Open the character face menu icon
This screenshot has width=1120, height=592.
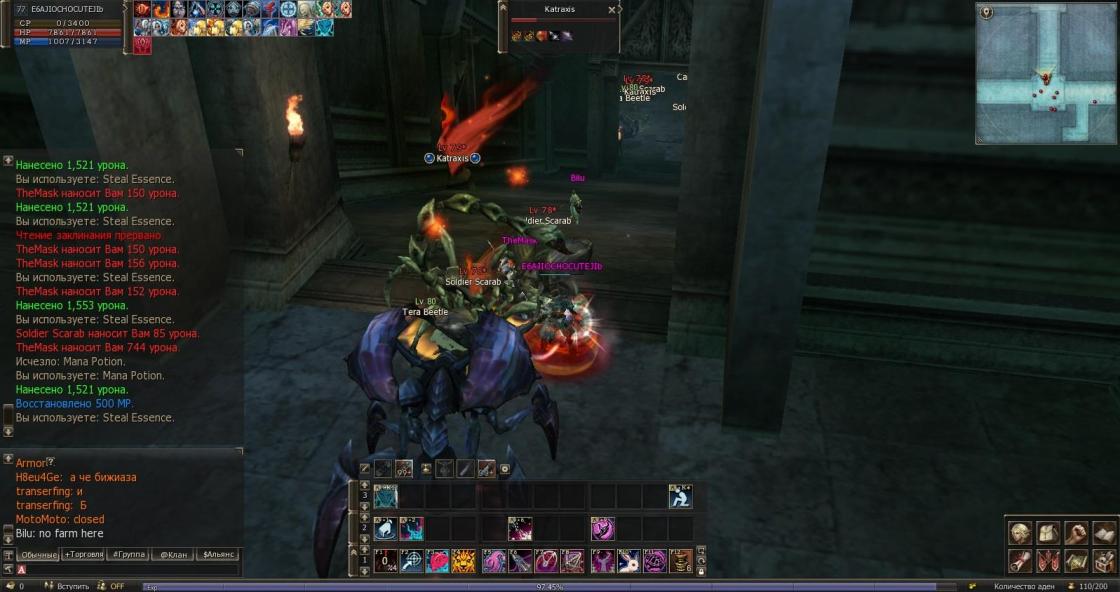tap(1019, 533)
